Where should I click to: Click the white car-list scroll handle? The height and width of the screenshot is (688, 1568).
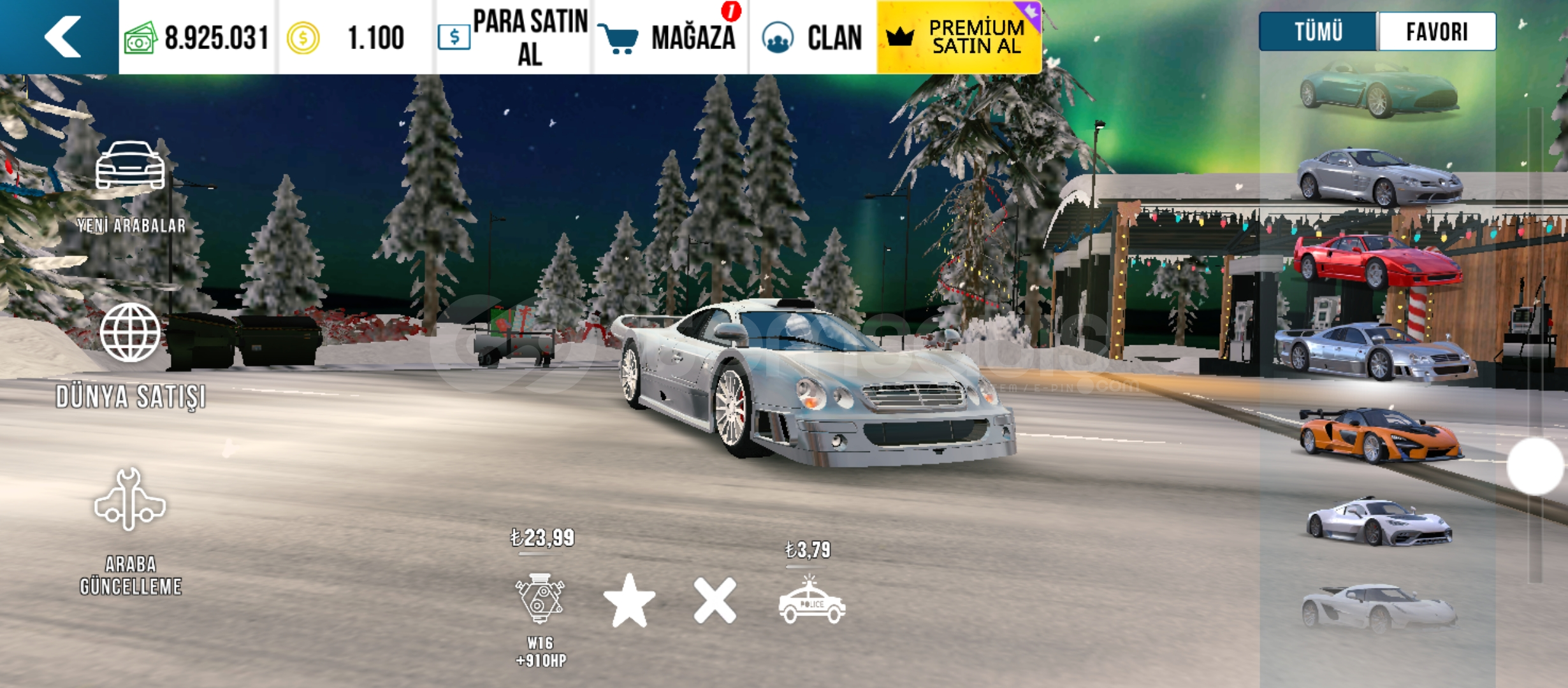[1534, 466]
